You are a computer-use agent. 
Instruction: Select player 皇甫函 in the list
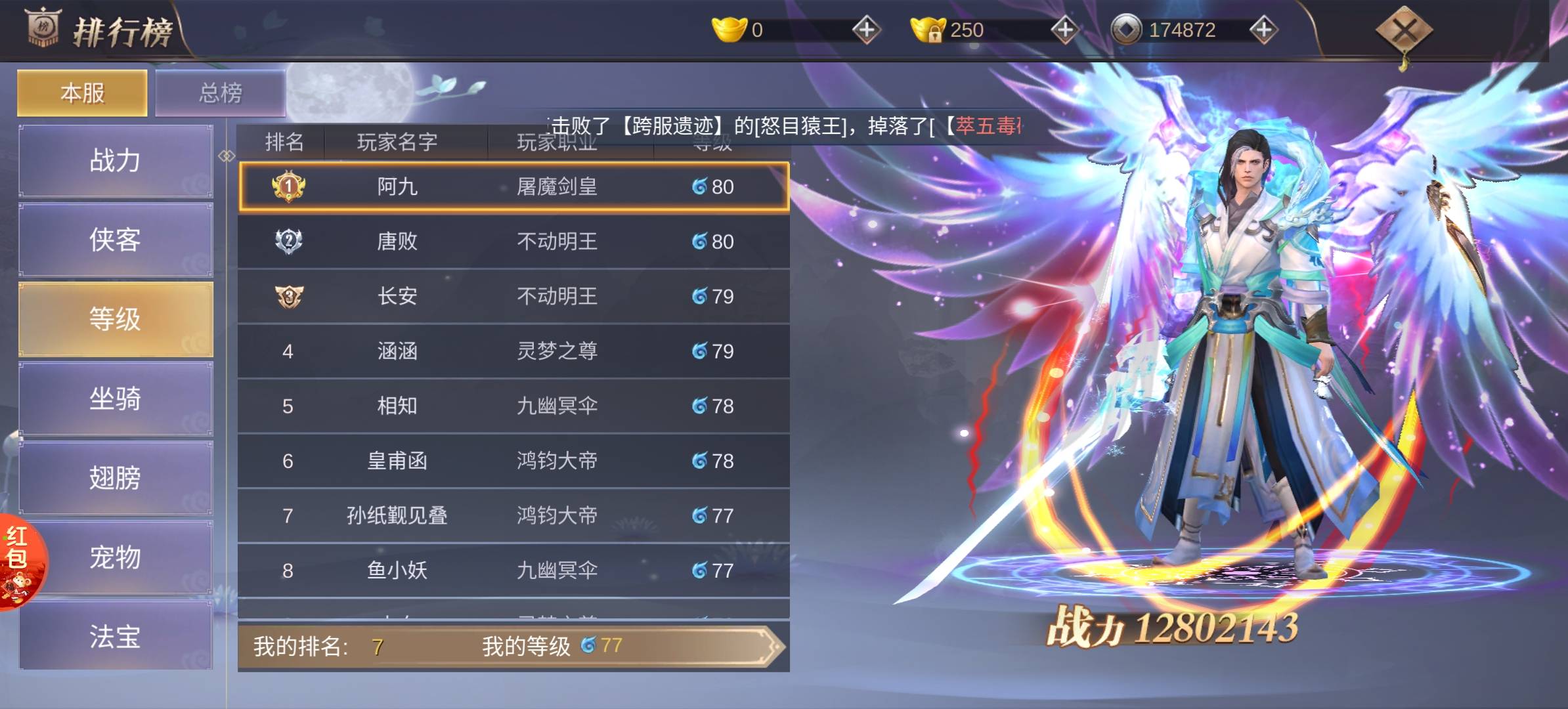[x=513, y=461]
